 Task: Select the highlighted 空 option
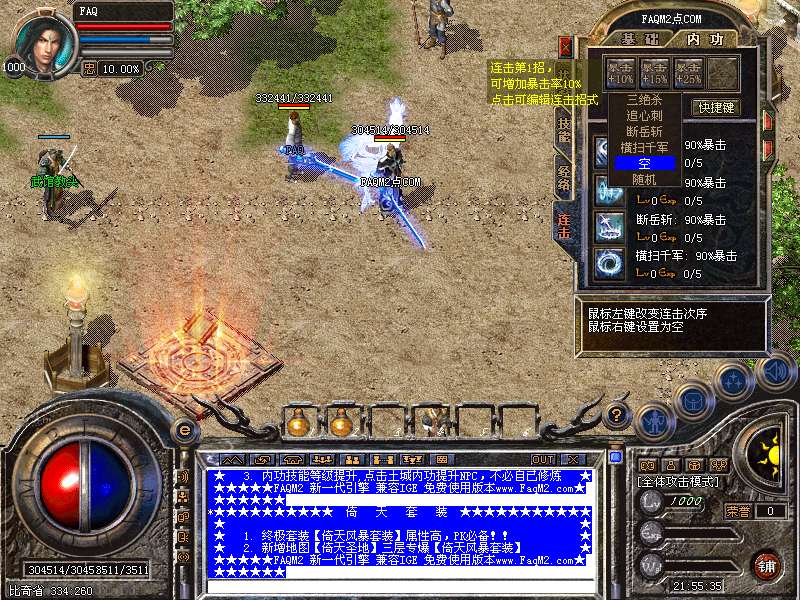[645, 163]
